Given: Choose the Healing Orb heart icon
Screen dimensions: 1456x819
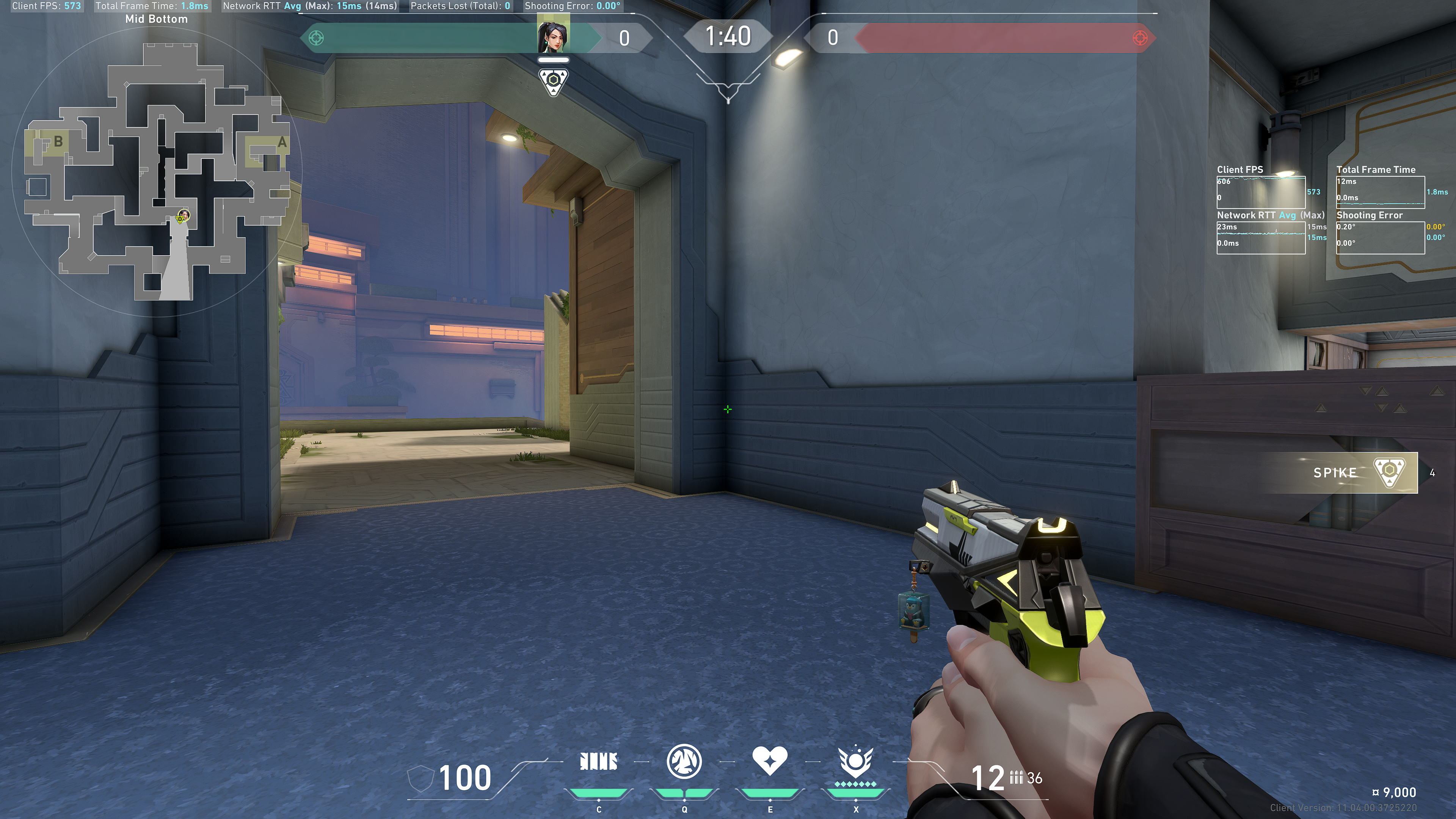Looking at the screenshot, I should tap(769, 761).
